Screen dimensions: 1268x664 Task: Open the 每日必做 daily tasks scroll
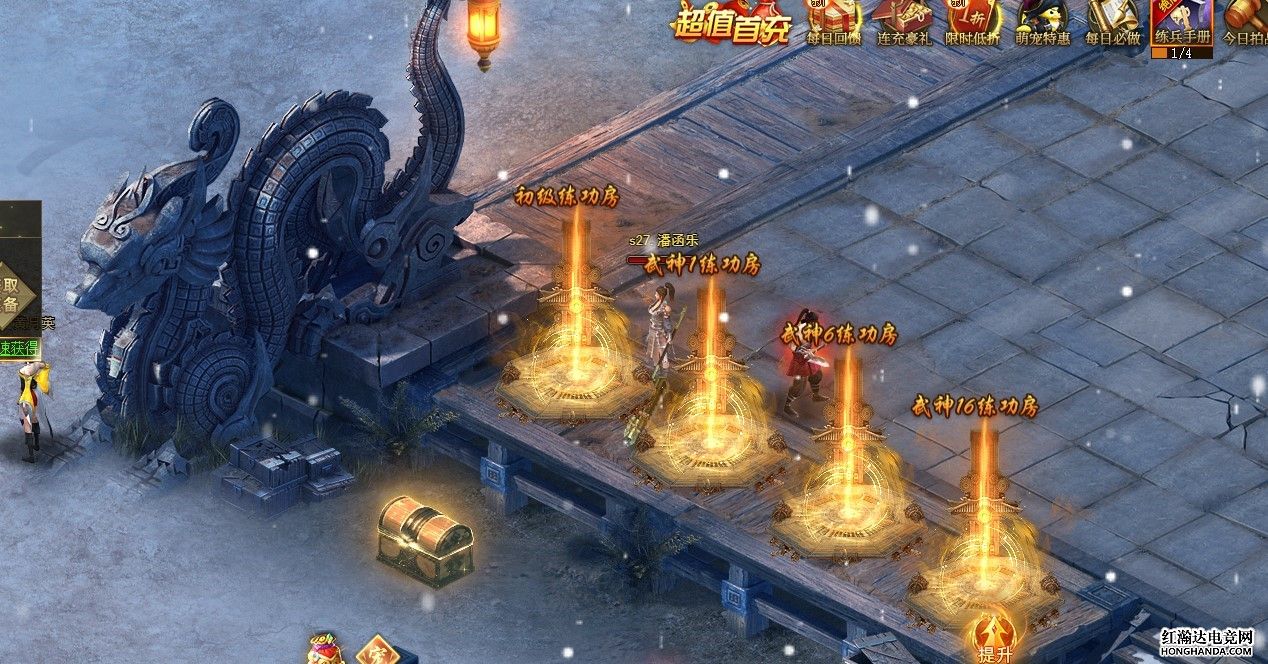(x=1112, y=20)
